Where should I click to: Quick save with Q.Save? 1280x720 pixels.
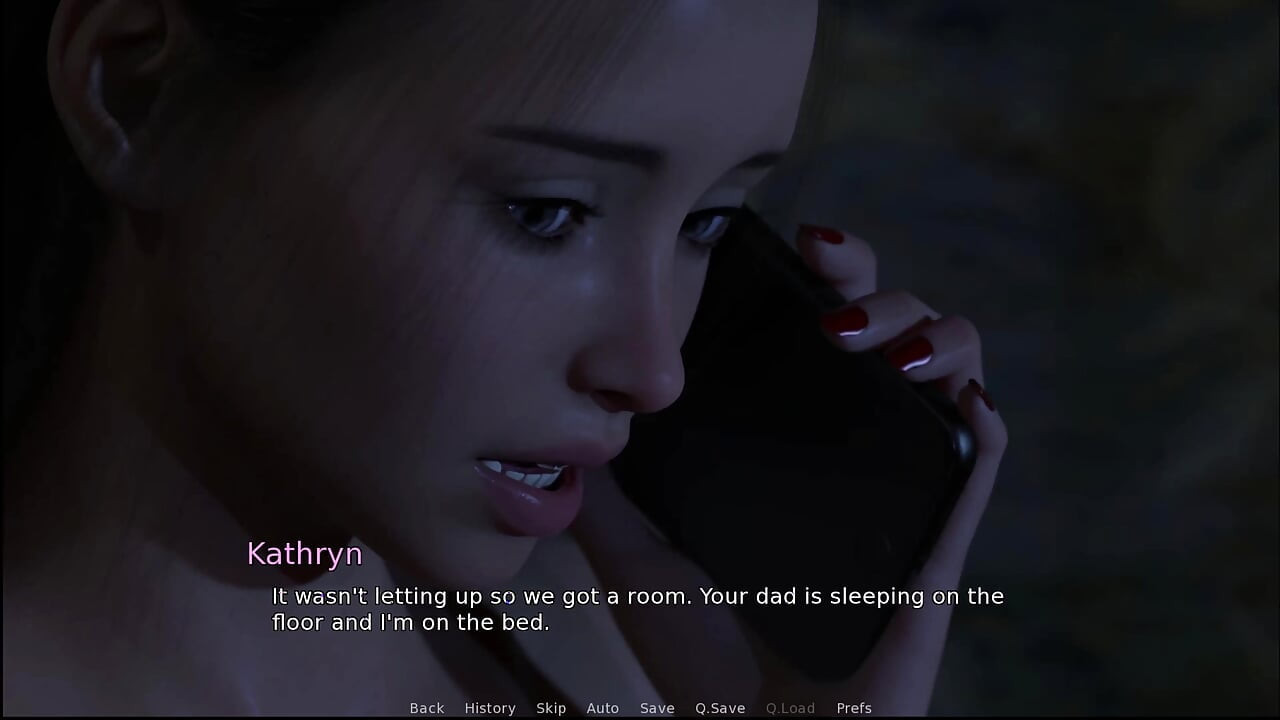click(x=720, y=708)
